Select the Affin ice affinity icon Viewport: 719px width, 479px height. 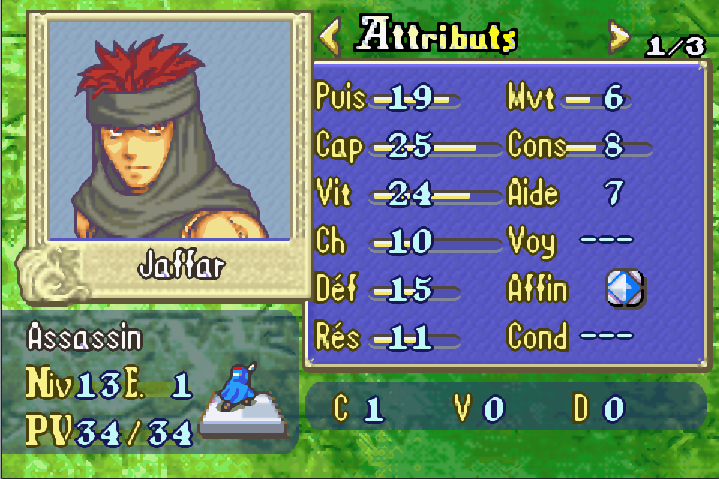625,289
